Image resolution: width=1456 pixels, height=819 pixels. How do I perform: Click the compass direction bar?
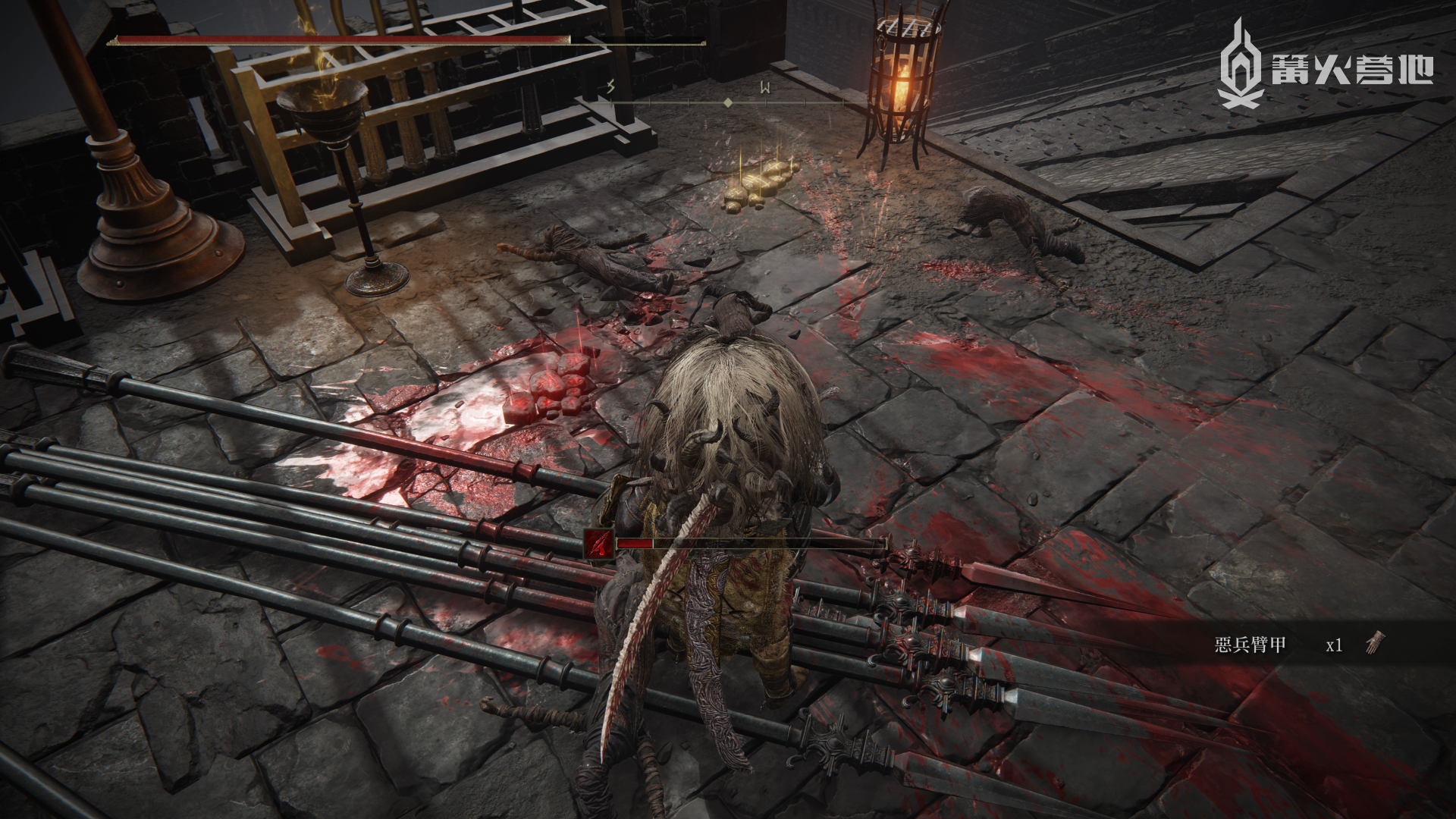coord(726,101)
